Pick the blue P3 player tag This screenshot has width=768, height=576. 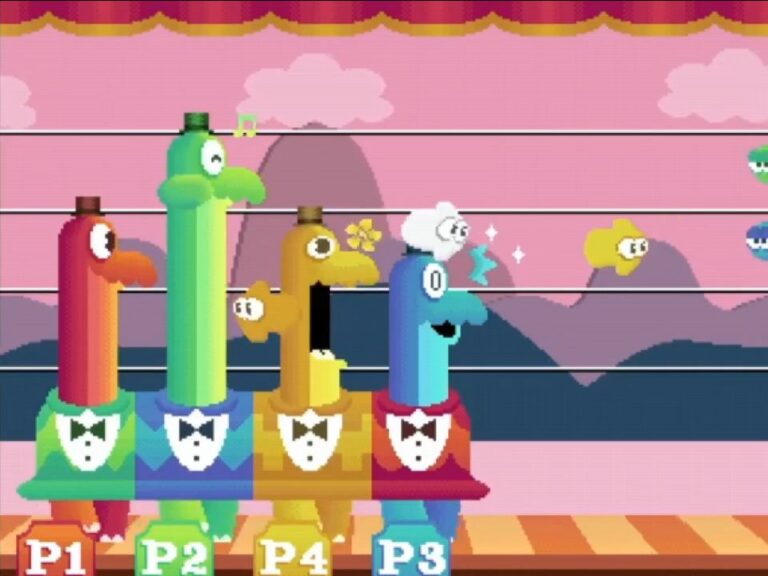point(411,553)
